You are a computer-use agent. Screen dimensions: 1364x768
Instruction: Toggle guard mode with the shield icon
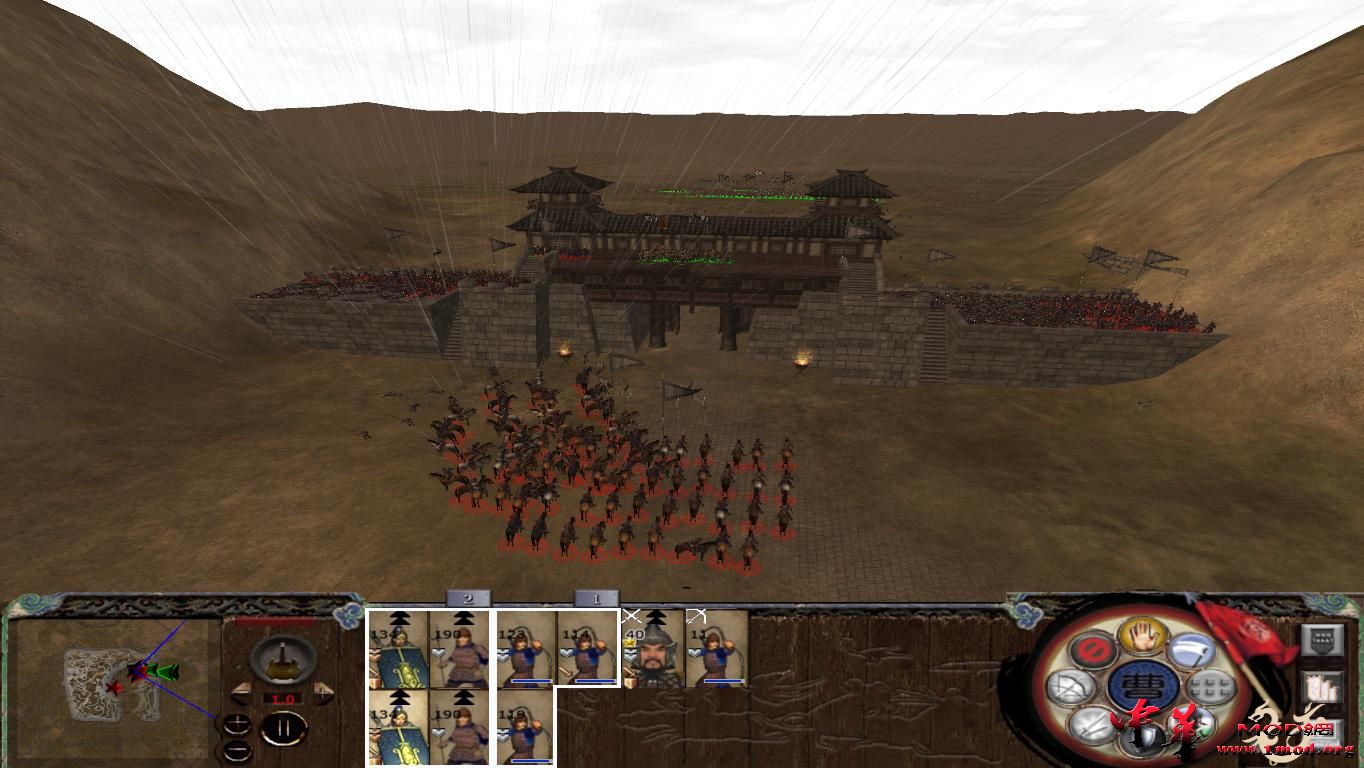(1145, 738)
